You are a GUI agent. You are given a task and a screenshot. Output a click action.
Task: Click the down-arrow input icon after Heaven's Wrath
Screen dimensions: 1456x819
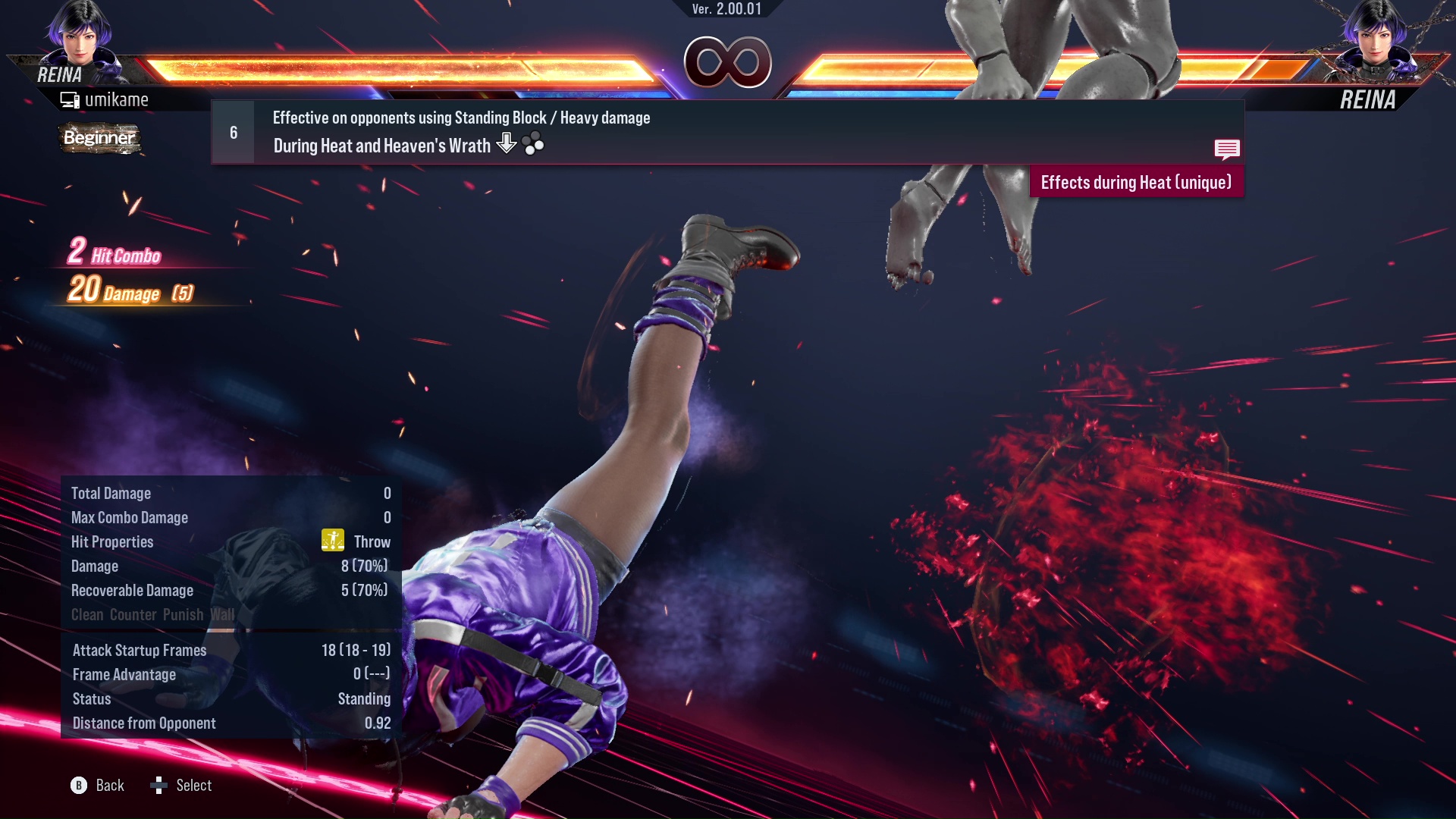click(505, 144)
